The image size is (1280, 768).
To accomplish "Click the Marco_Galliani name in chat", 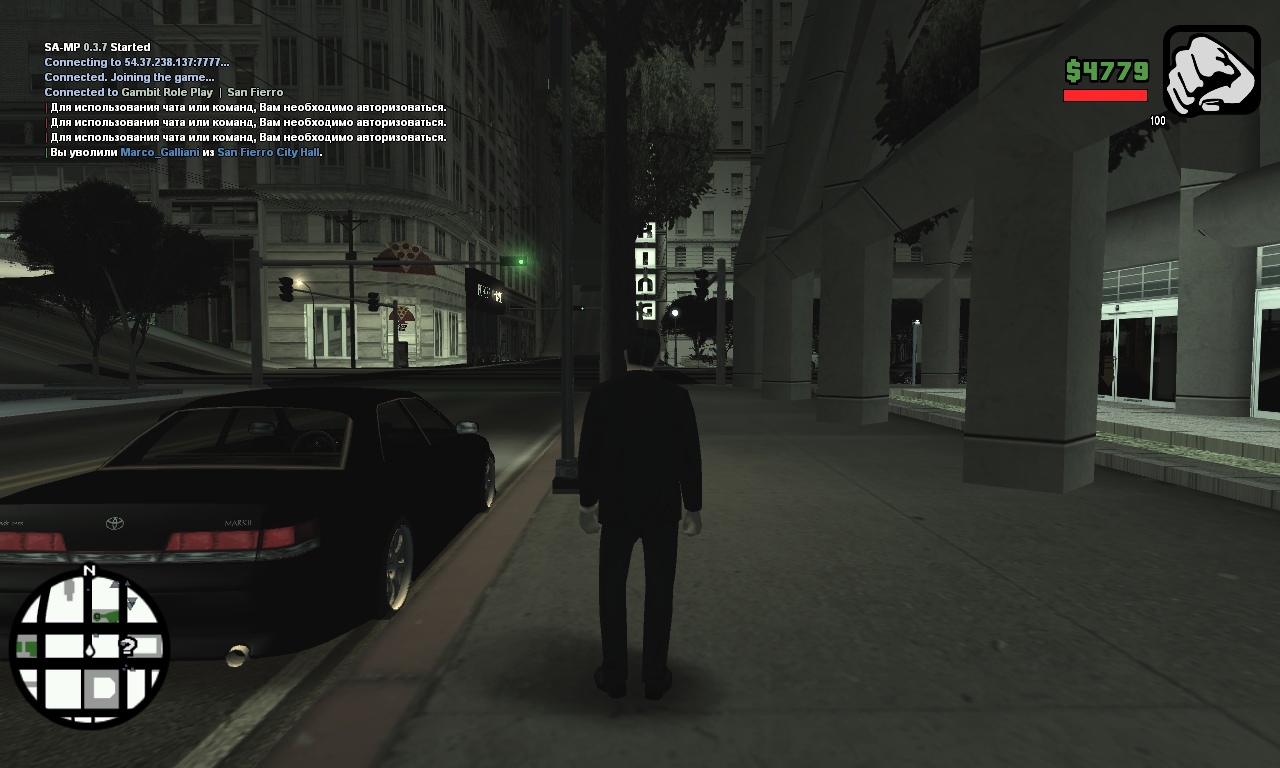I will pos(159,152).
